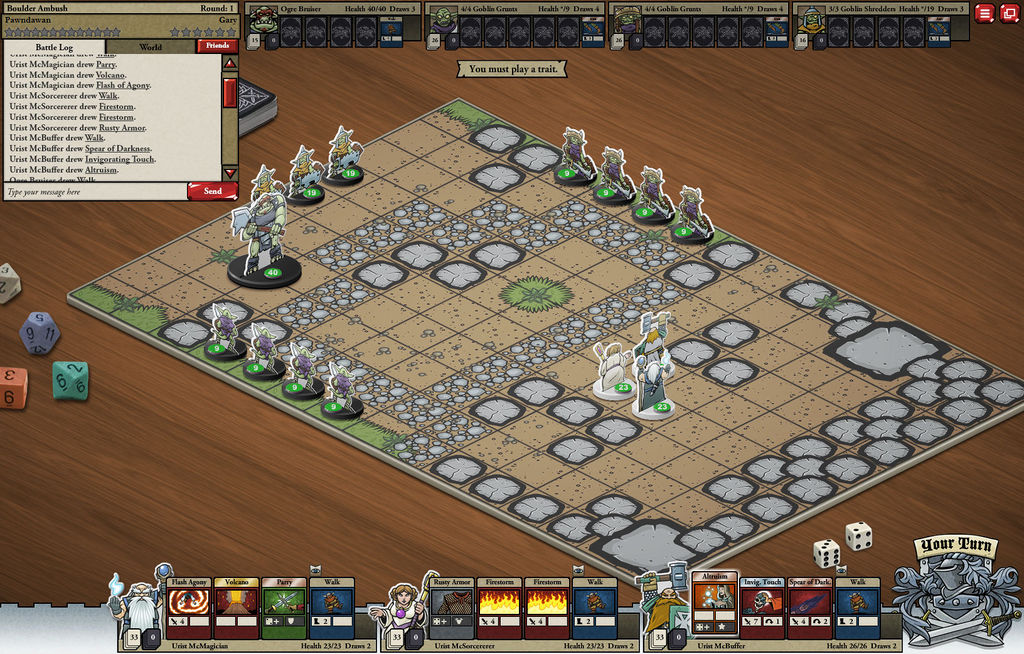Click the Send message button
Screen dimensions: 1024x654
coord(212,191)
